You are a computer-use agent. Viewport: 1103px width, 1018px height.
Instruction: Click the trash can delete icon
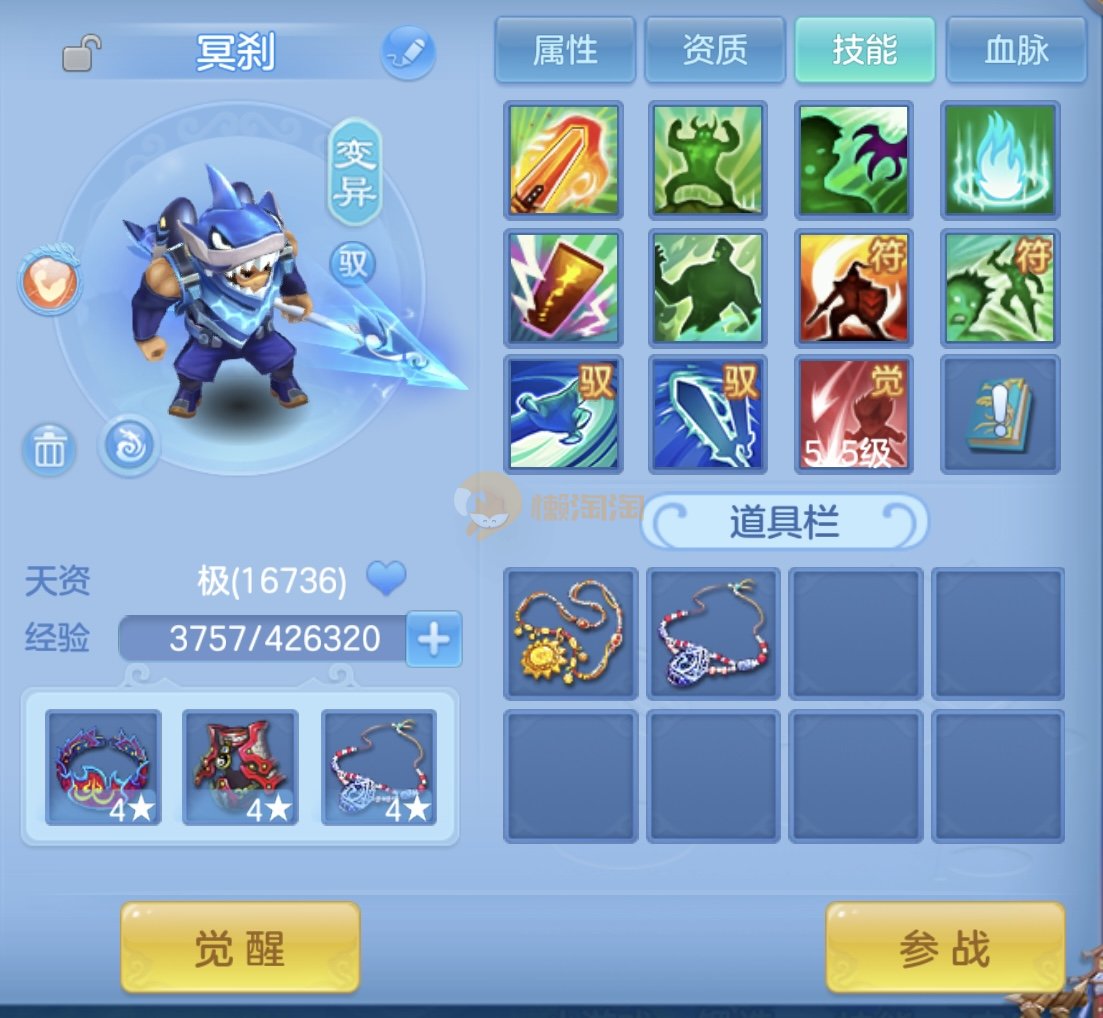coord(49,450)
